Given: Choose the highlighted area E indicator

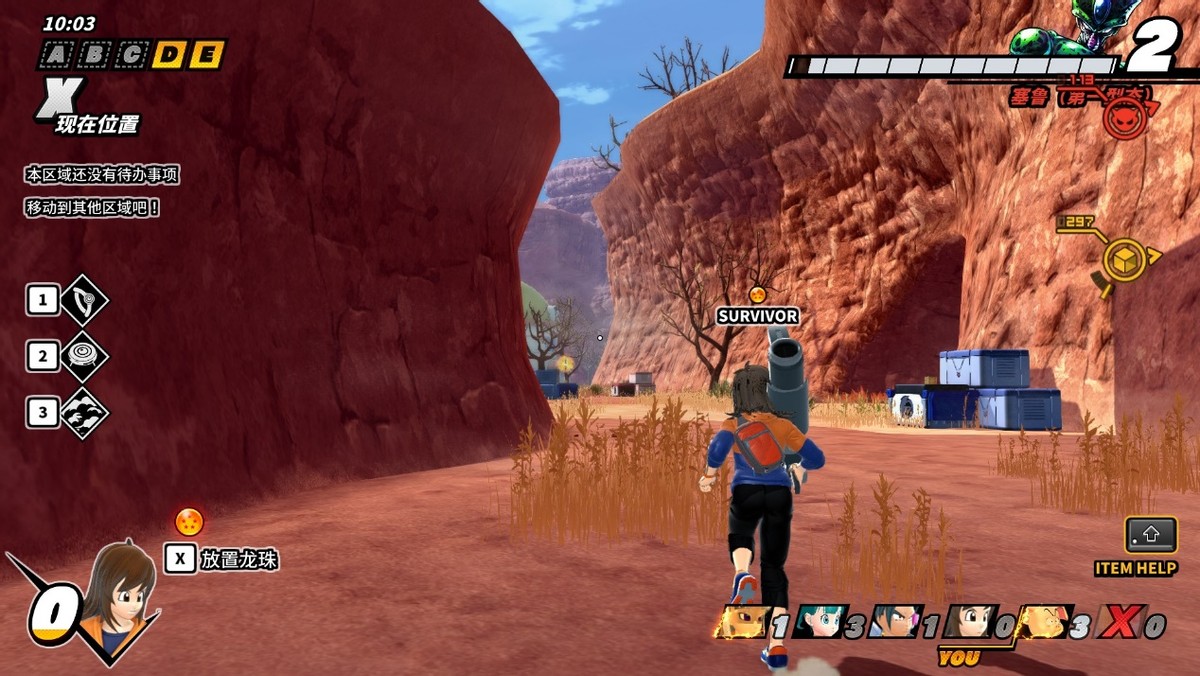Looking at the screenshot, I should pyautogui.click(x=205, y=56).
